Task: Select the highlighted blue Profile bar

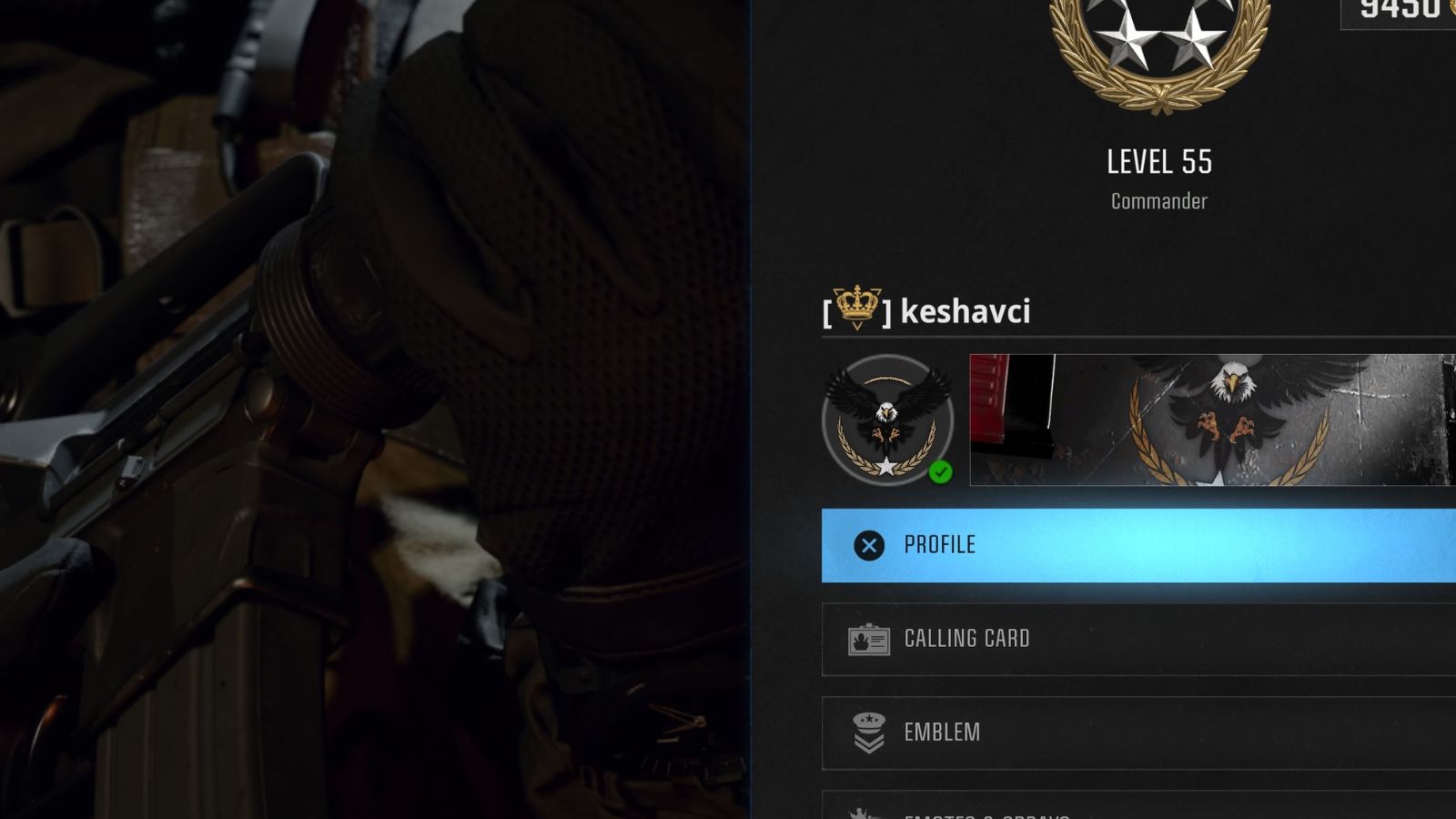Action: tap(1137, 545)
